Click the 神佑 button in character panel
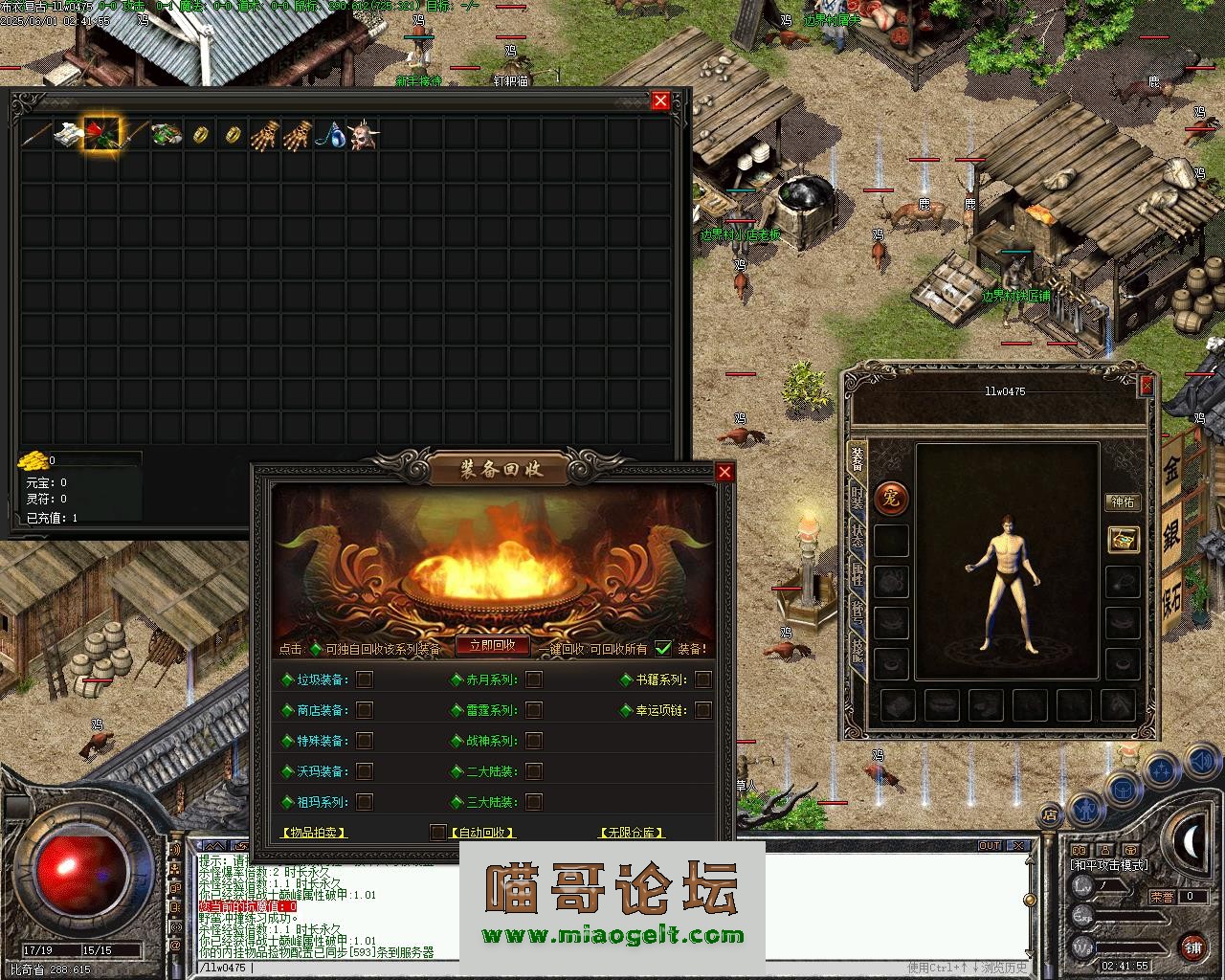The width and height of the screenshot is (1225, 980). coord(1122,502)
